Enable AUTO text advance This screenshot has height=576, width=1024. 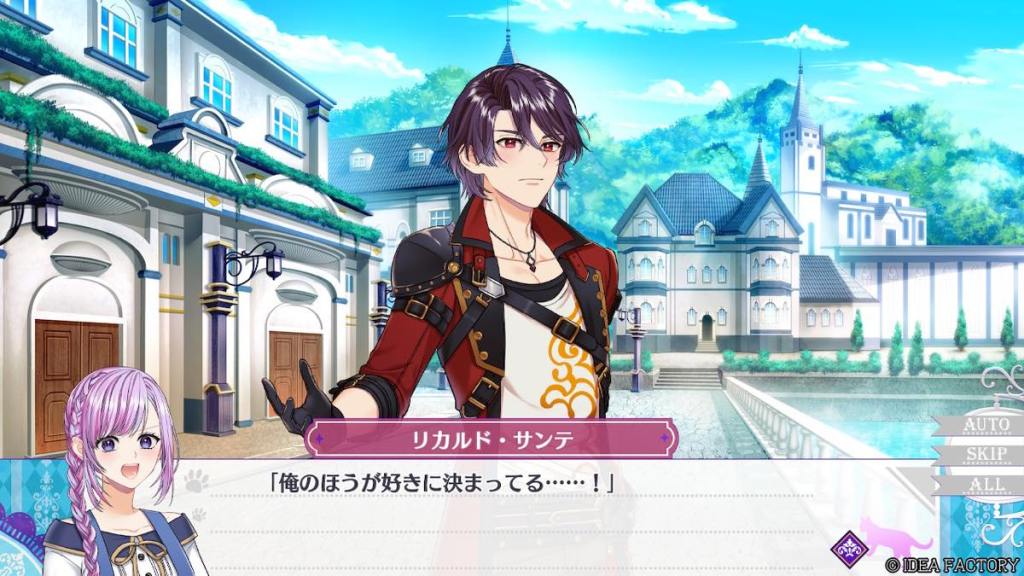pos(984,425)
